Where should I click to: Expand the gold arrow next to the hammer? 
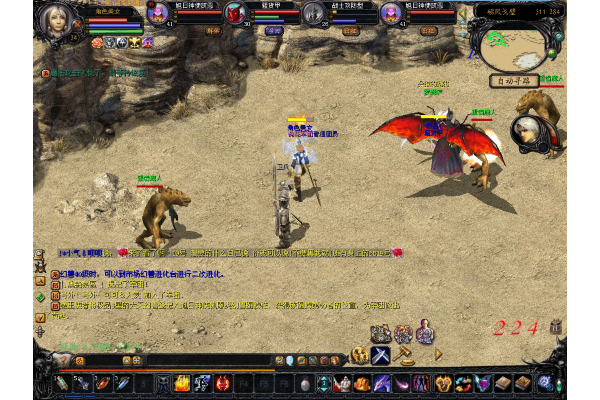(437, 355)
